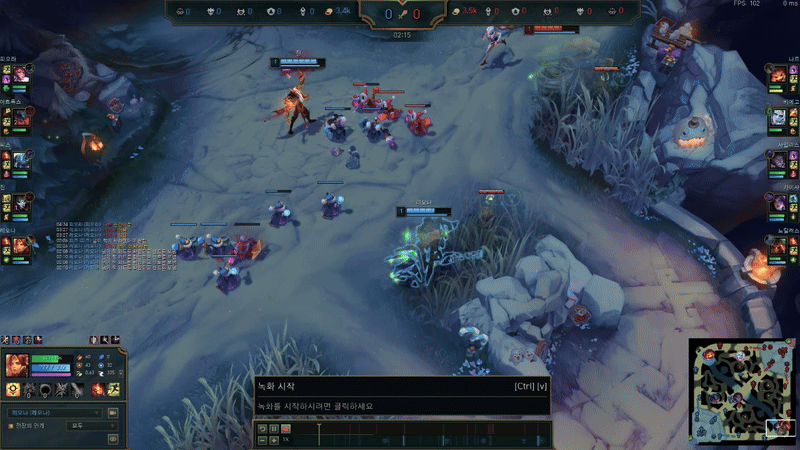
Task: Open the champion camera target dropdown (레오나)
Action: (x=53, y=412)
